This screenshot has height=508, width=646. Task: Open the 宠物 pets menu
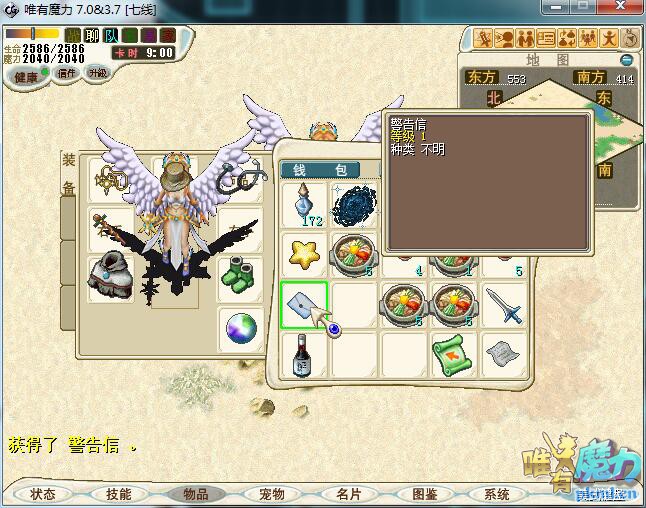271,494
